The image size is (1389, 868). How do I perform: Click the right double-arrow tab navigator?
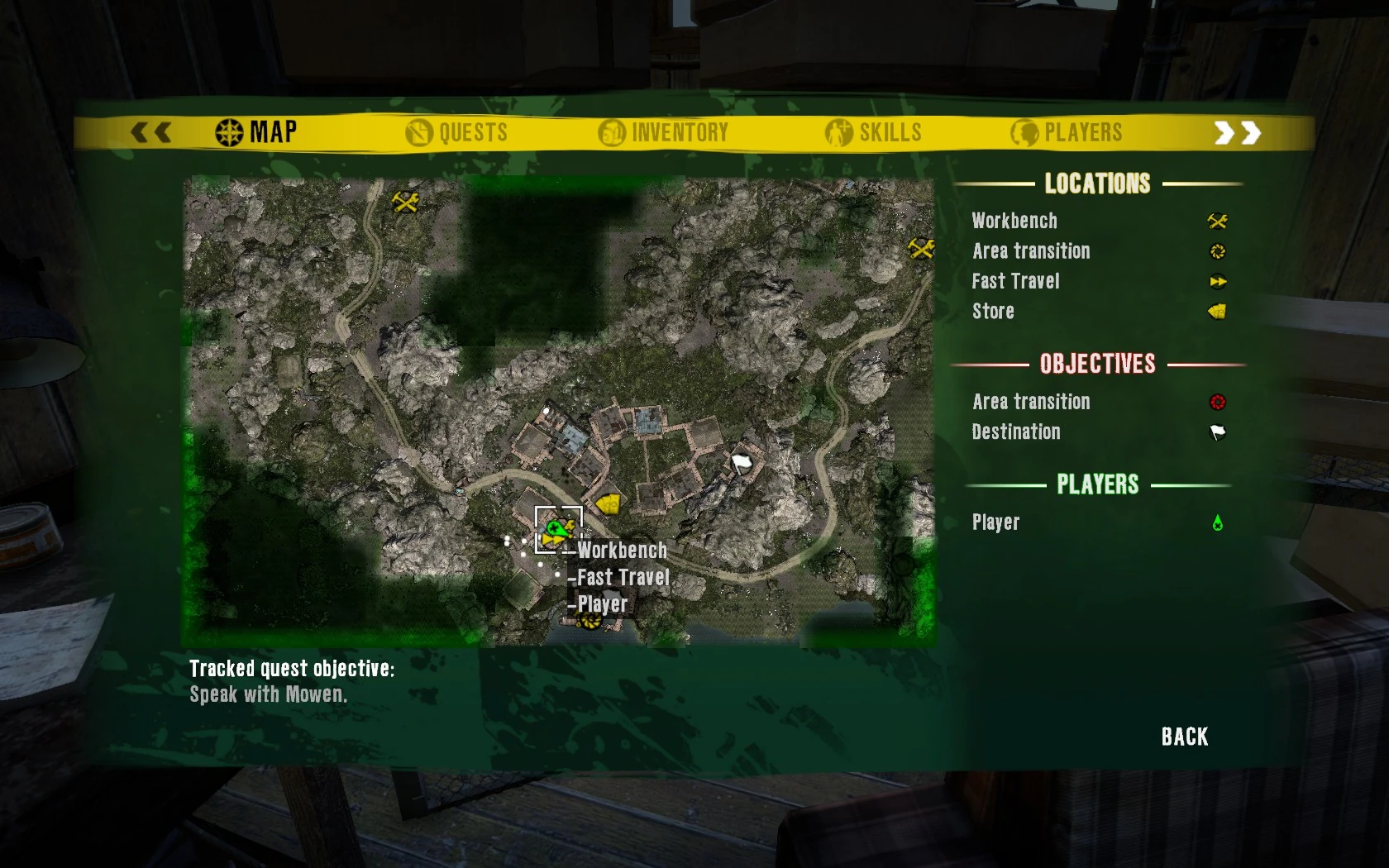point(1237,133)
